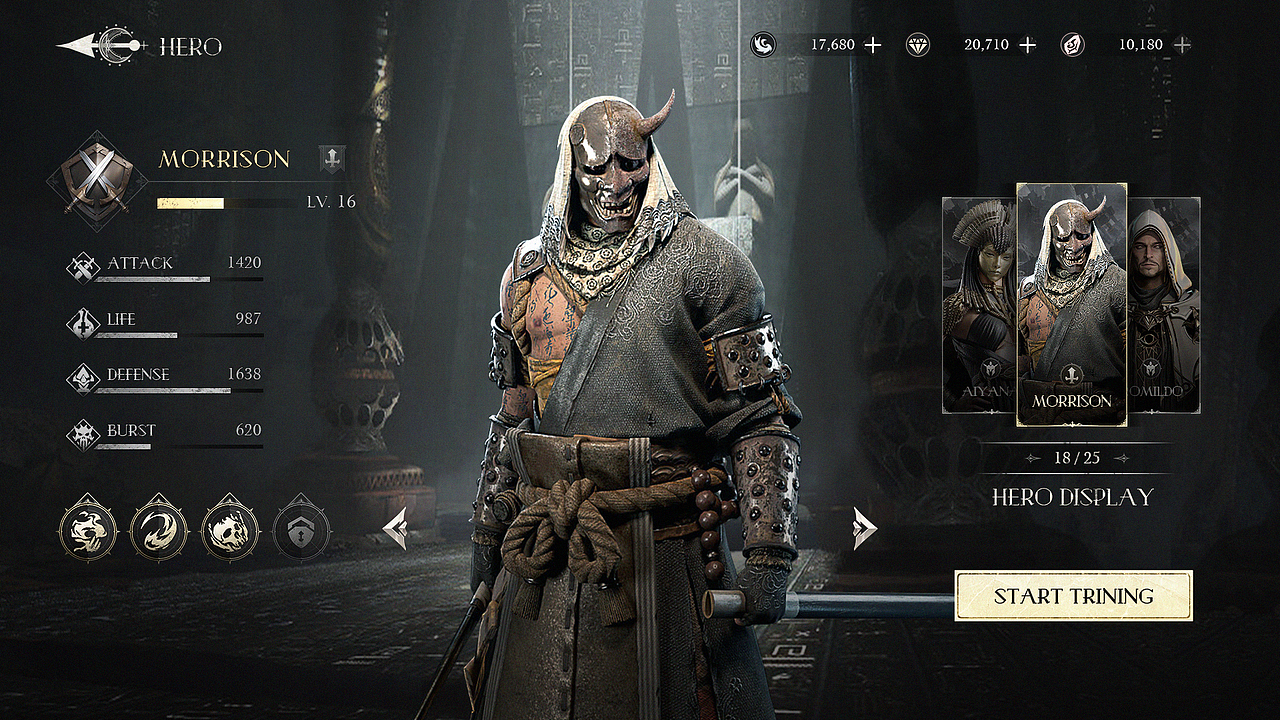Select the swirling hand skill icon

pos(88,529)
